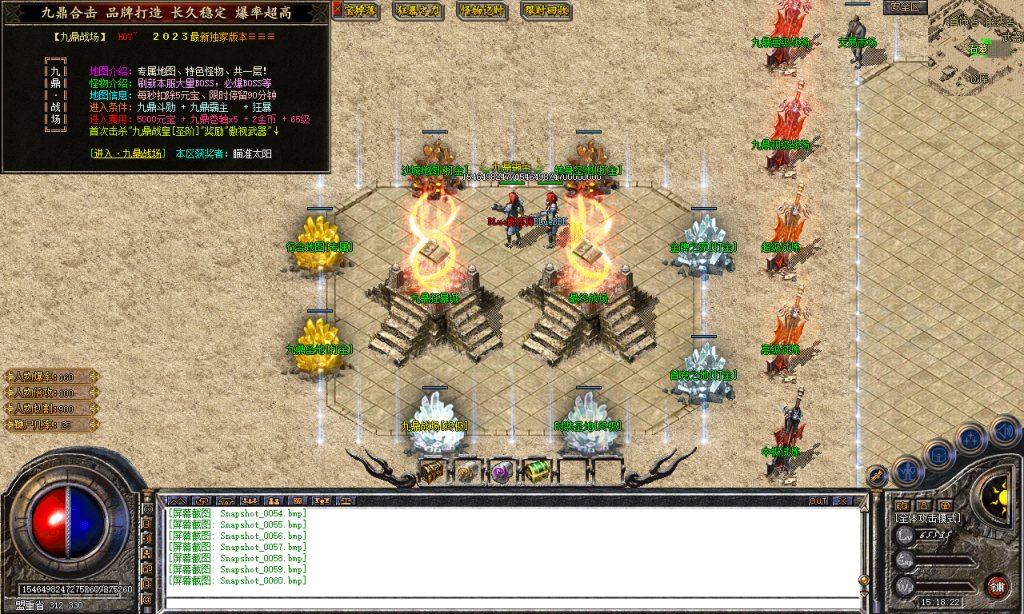Open the 怪物记时 button

click(483, 10)
